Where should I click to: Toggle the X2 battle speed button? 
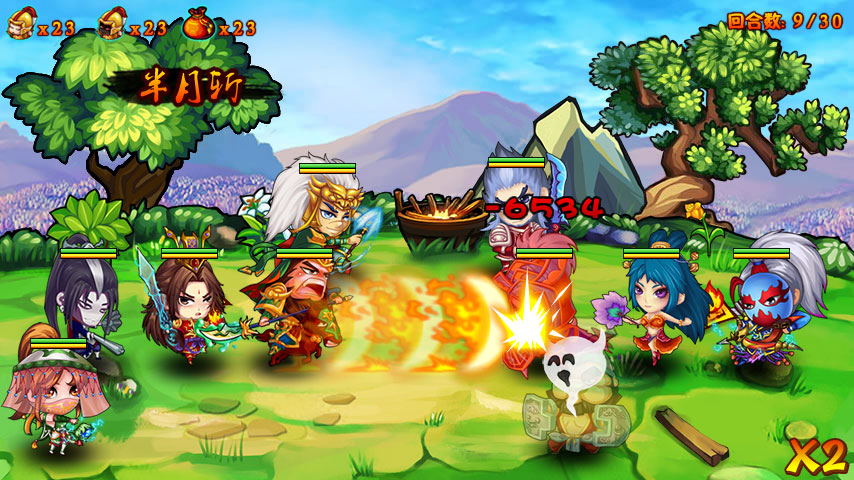click(816, 456)
